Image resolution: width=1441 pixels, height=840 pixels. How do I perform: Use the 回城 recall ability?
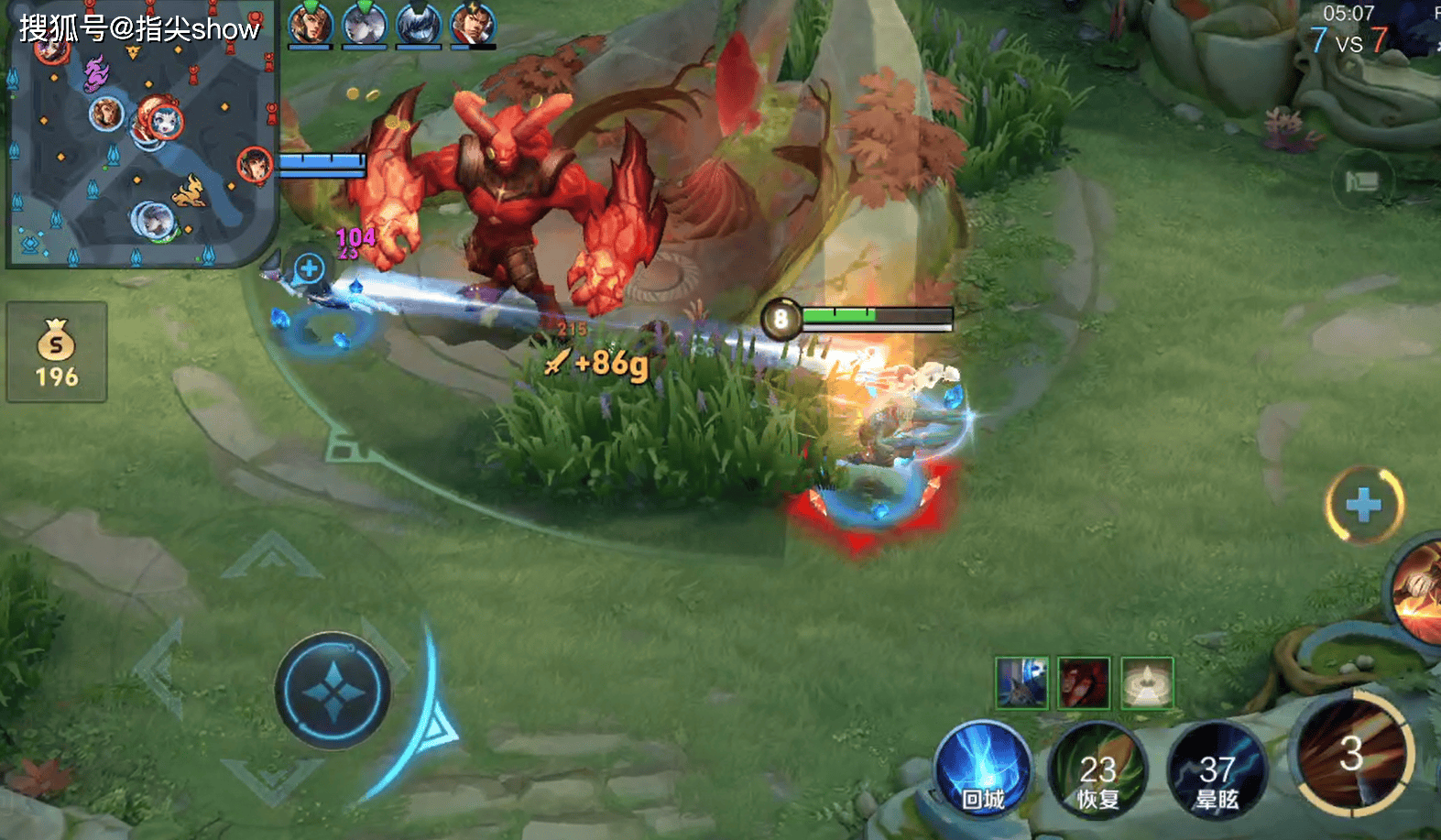coord(983,769)
